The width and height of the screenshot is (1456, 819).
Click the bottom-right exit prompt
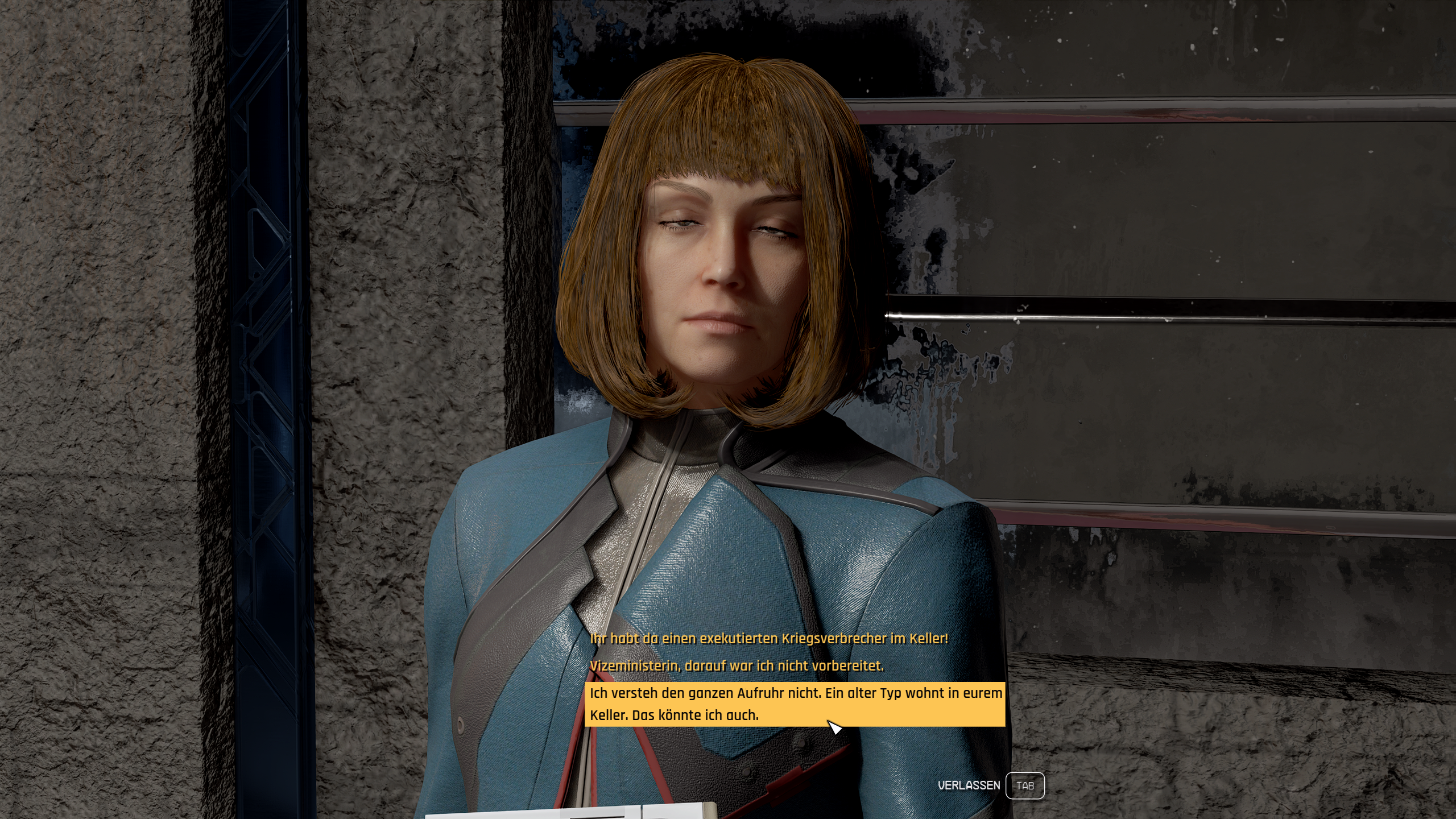[991, 785]
